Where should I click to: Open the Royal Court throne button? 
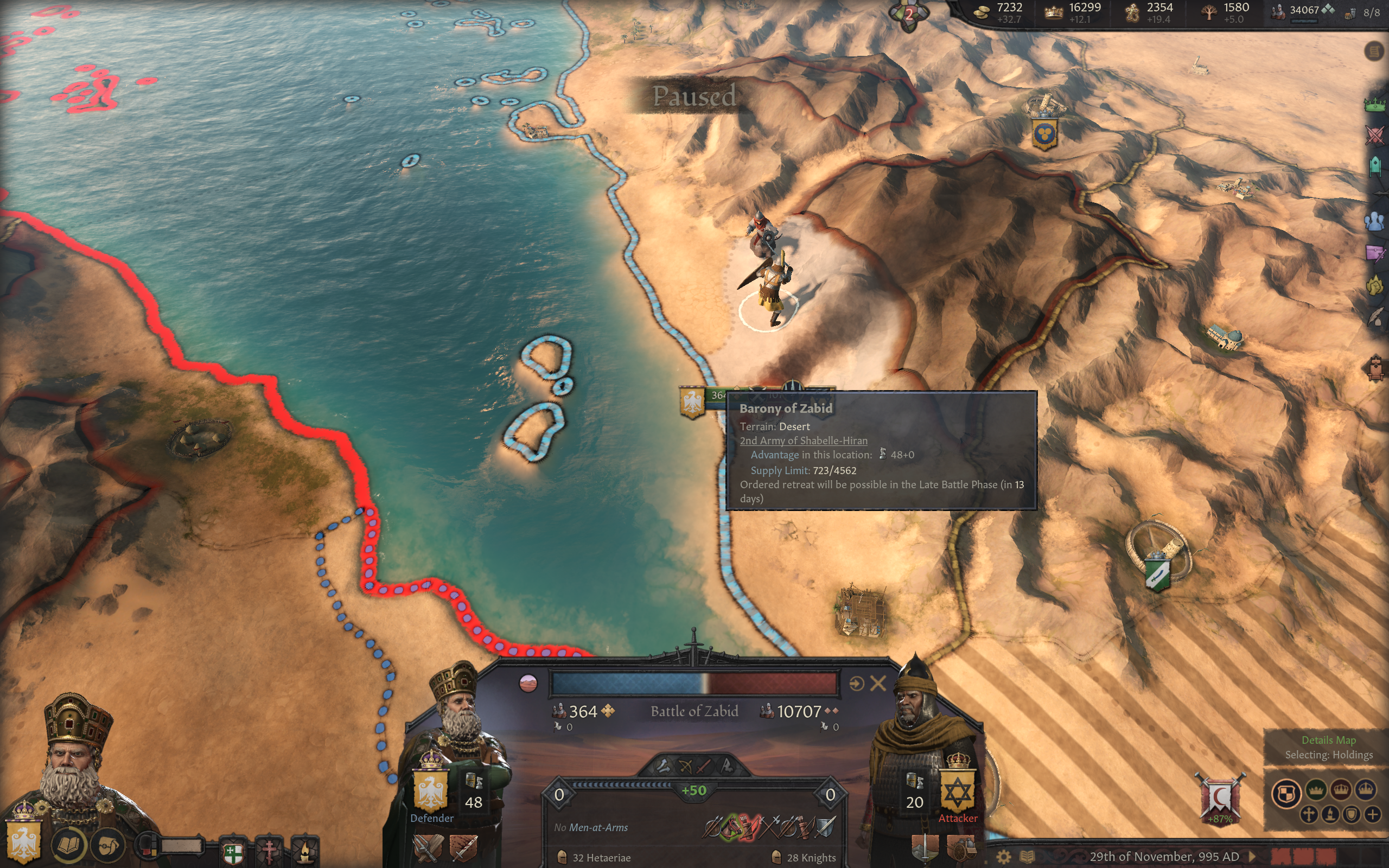(x=1375, y=368)
